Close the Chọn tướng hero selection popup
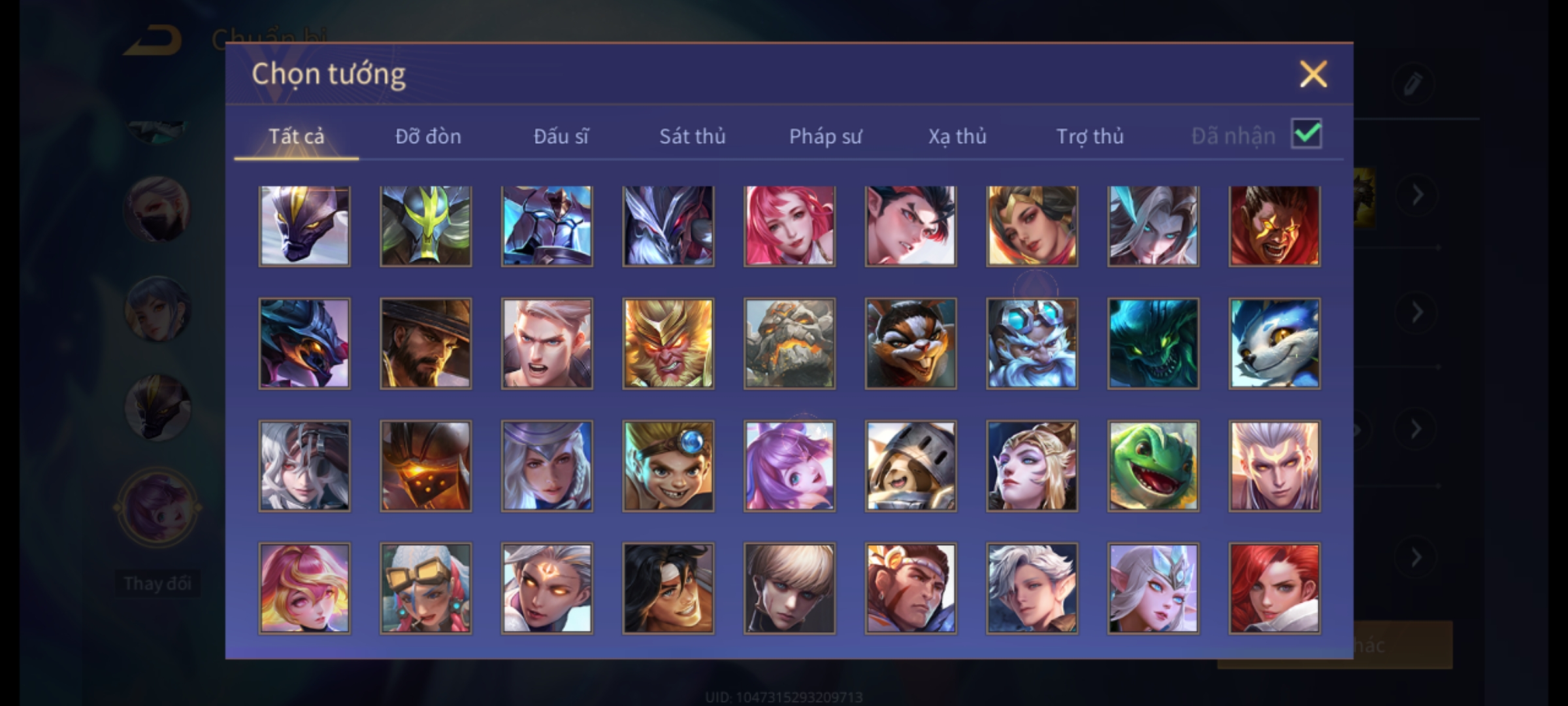This screenshot has height=706, width=1568. pos(1313,74)
